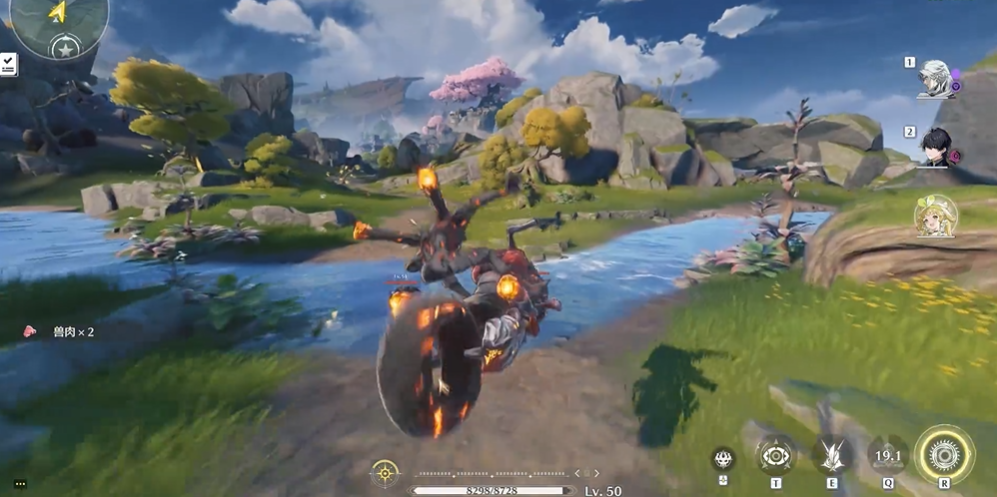Click the small lotus-shaped icon beside the skills
Viewport: 997px width, 497px height.
(723, 459)
